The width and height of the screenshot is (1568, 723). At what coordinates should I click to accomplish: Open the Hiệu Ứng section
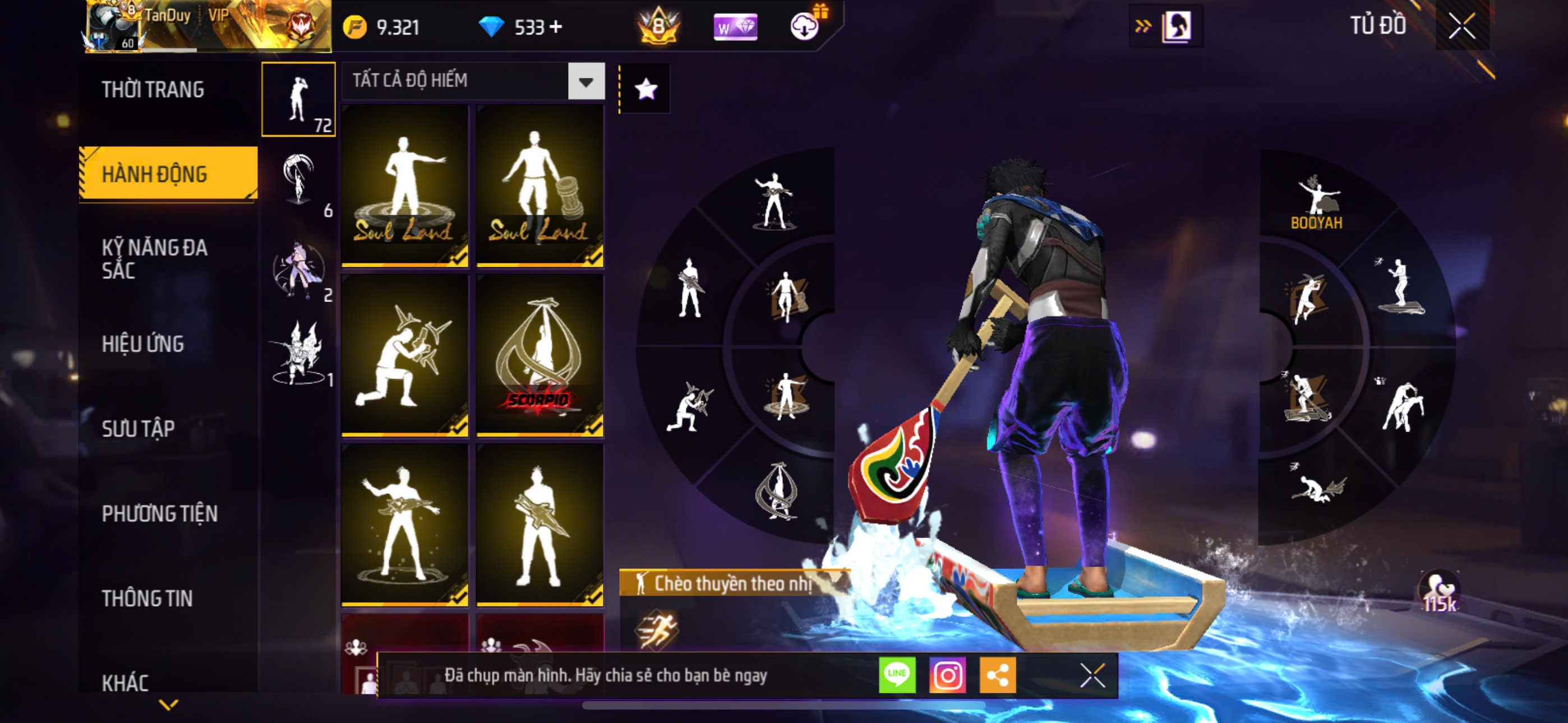tap(142, 344)
